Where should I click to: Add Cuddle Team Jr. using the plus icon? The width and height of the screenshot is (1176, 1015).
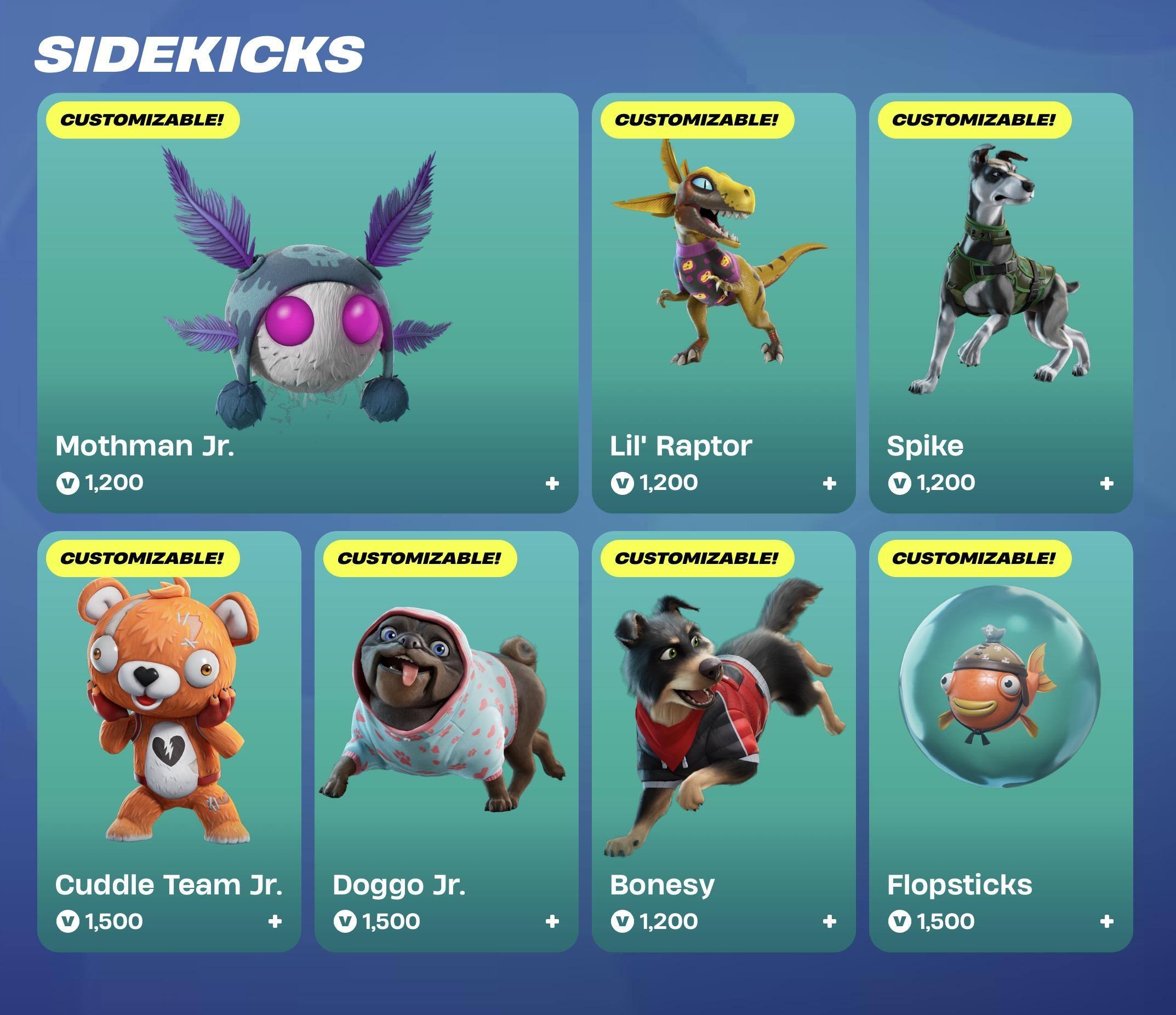tap(275, 921)
